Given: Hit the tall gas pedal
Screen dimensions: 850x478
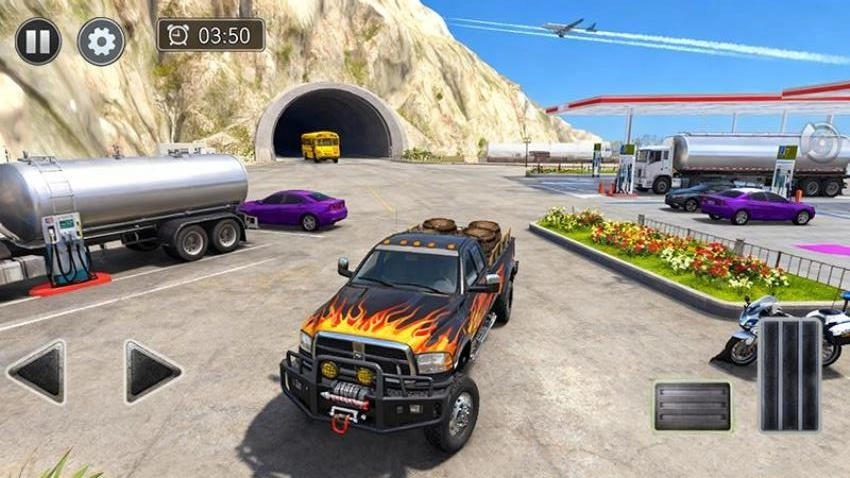Looking at the screenshot, I should click(x=789, y=374).
